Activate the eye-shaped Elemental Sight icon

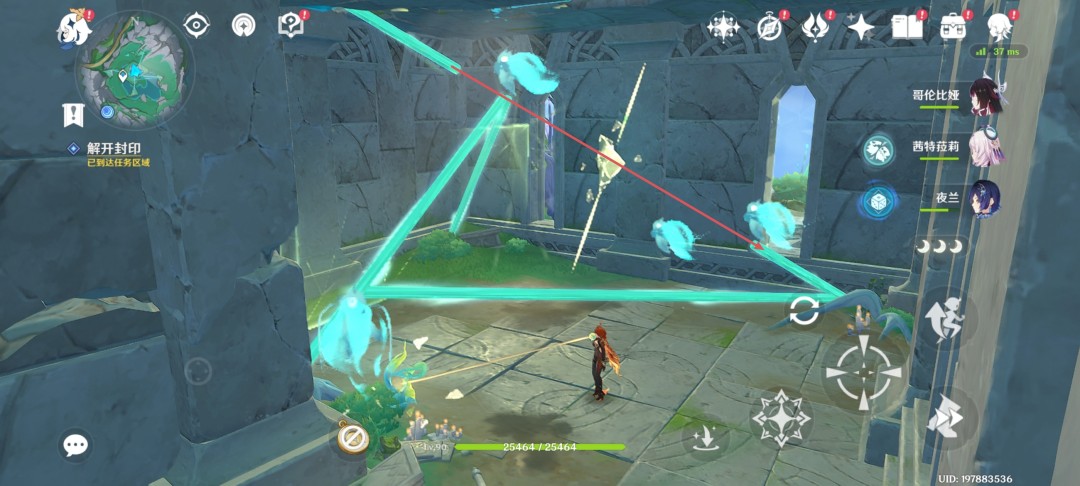(197, 25)
